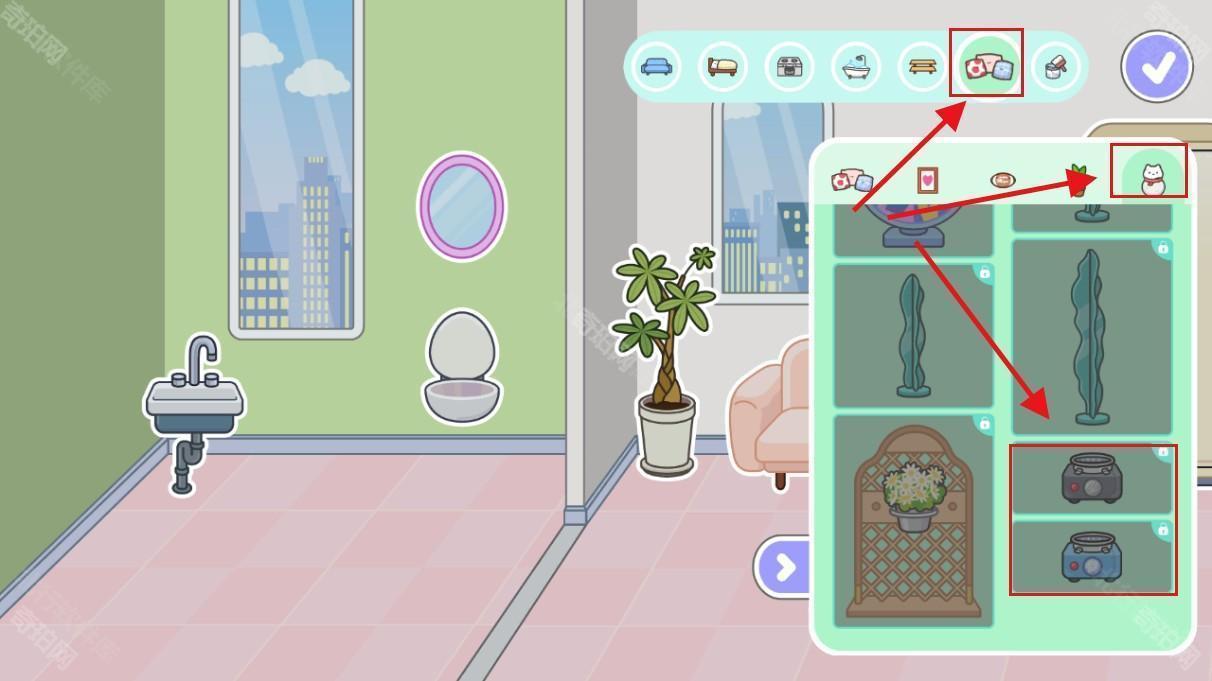Pick the short seaweed decoration item

(912, 336)
